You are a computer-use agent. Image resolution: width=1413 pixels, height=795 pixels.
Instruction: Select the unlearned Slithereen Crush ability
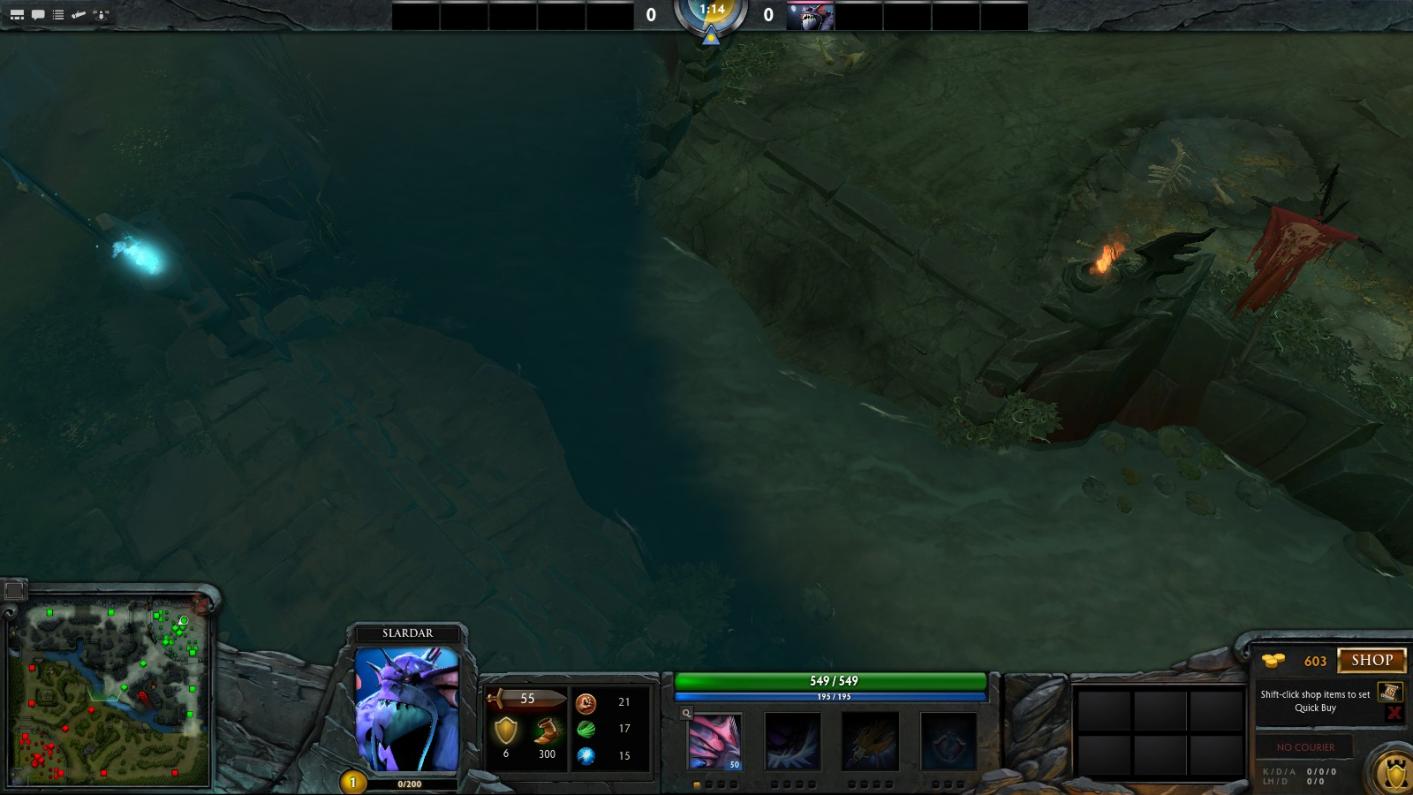point(793,741)
